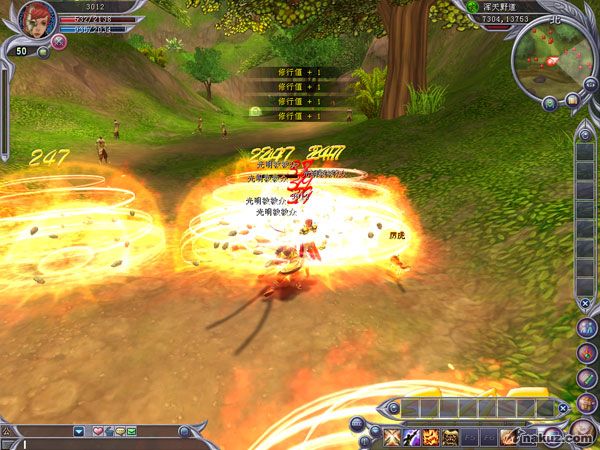Click the green envelope icon in the chat bar

coord(131,431)
